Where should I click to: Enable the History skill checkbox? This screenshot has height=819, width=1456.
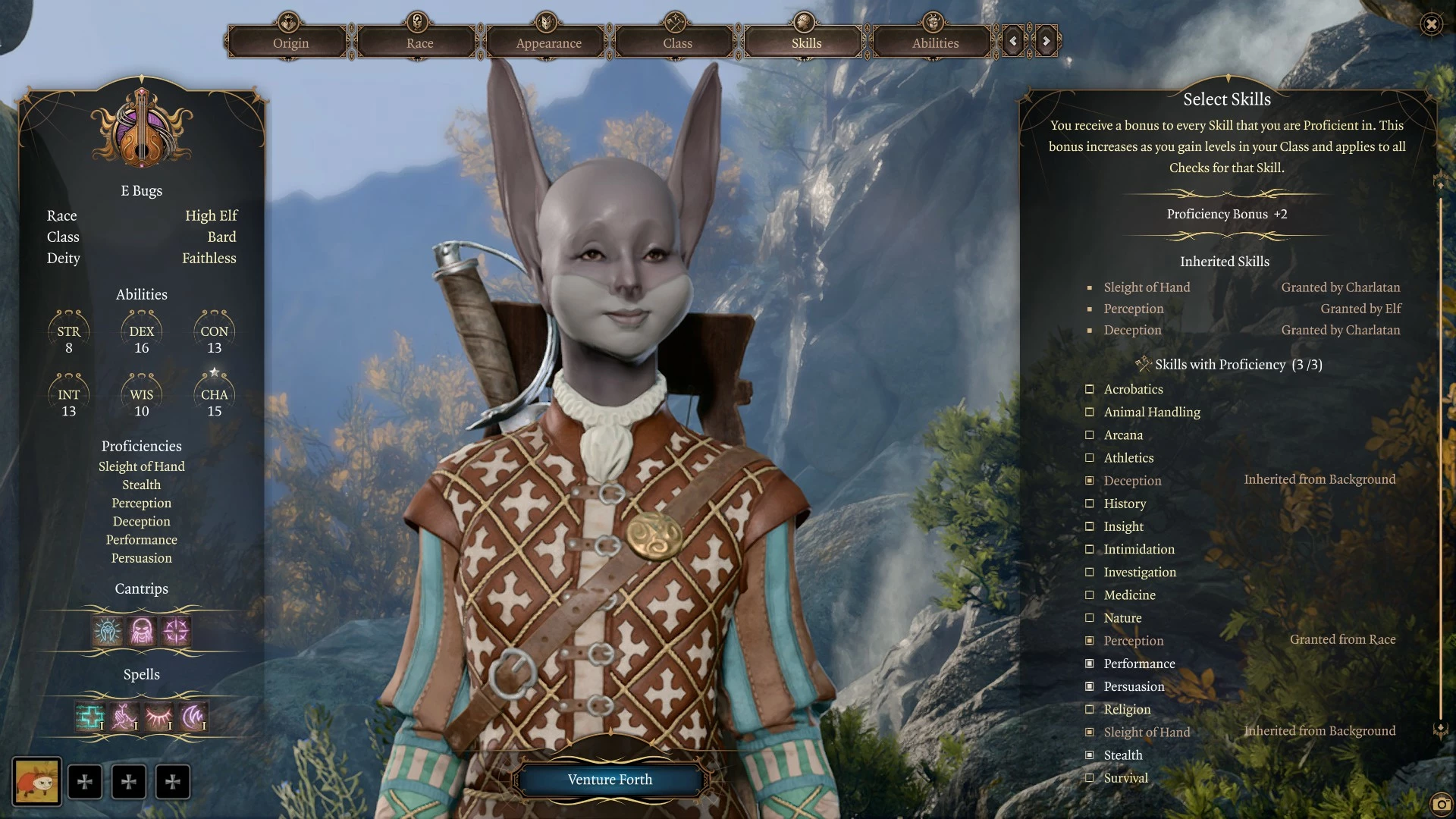click(1090, 504)
